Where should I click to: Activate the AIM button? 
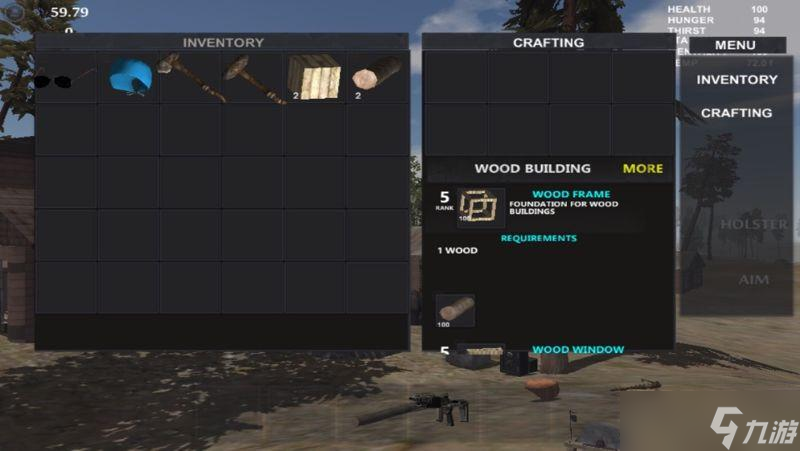(x=753, y=280)
